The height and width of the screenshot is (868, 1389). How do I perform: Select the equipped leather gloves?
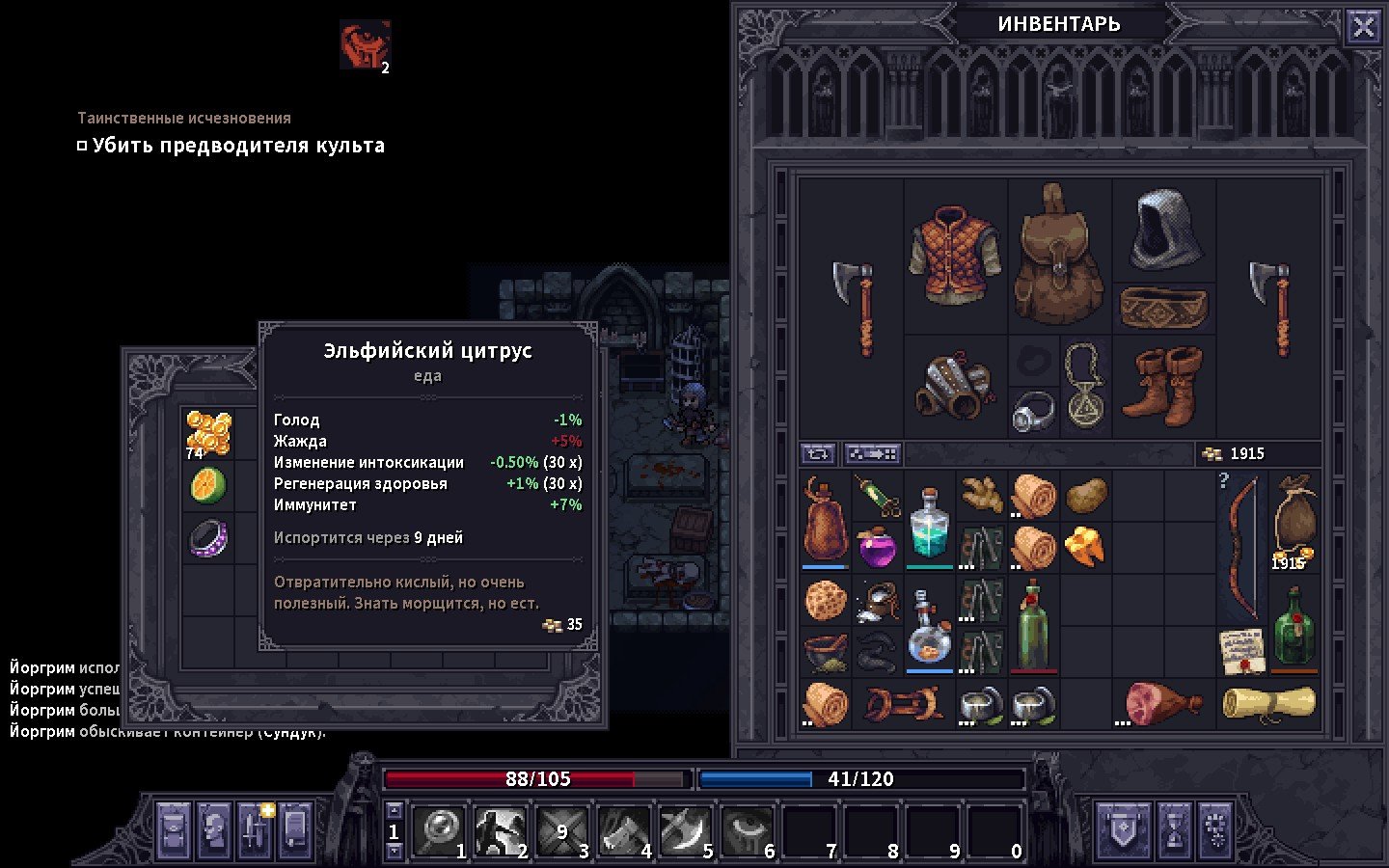tap(954, 386)
